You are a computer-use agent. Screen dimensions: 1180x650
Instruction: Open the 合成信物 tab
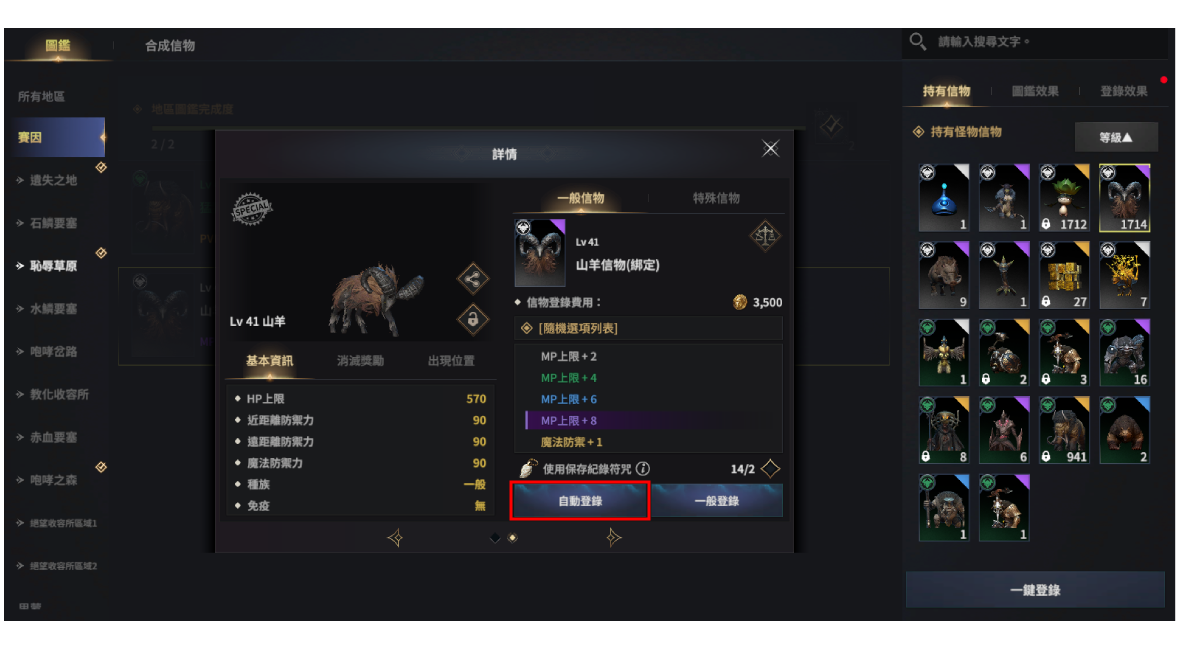pyautogui.click(x=170, y=45)
